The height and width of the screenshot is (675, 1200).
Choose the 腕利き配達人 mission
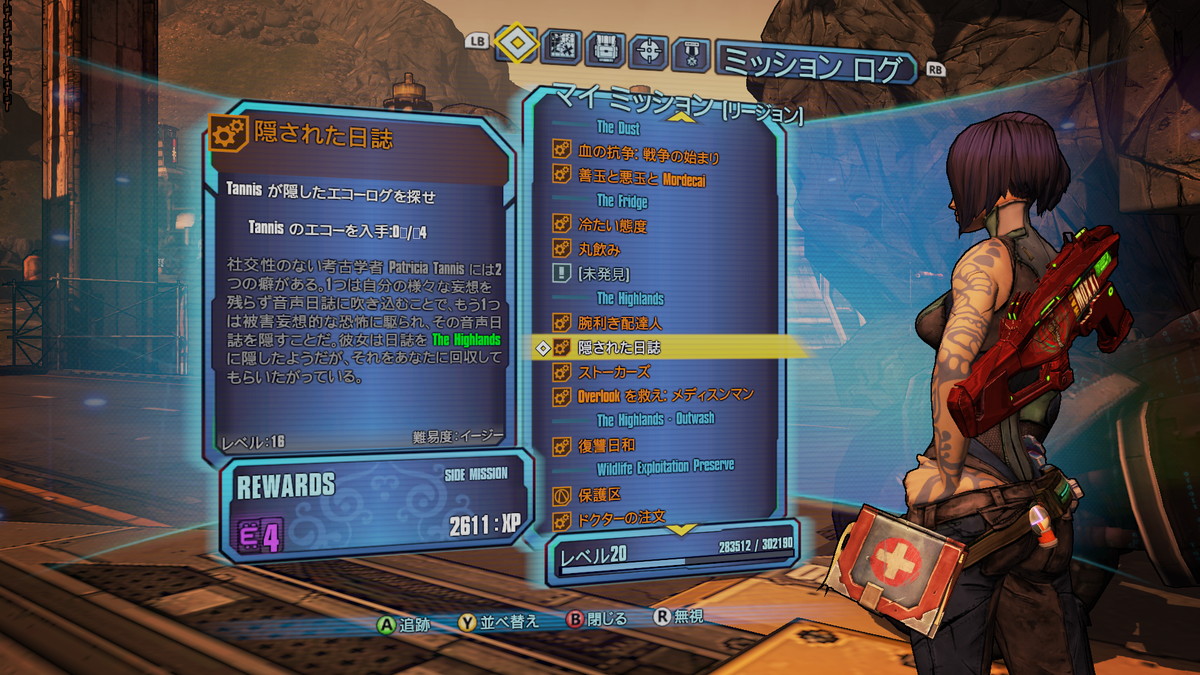coord(620,323)
